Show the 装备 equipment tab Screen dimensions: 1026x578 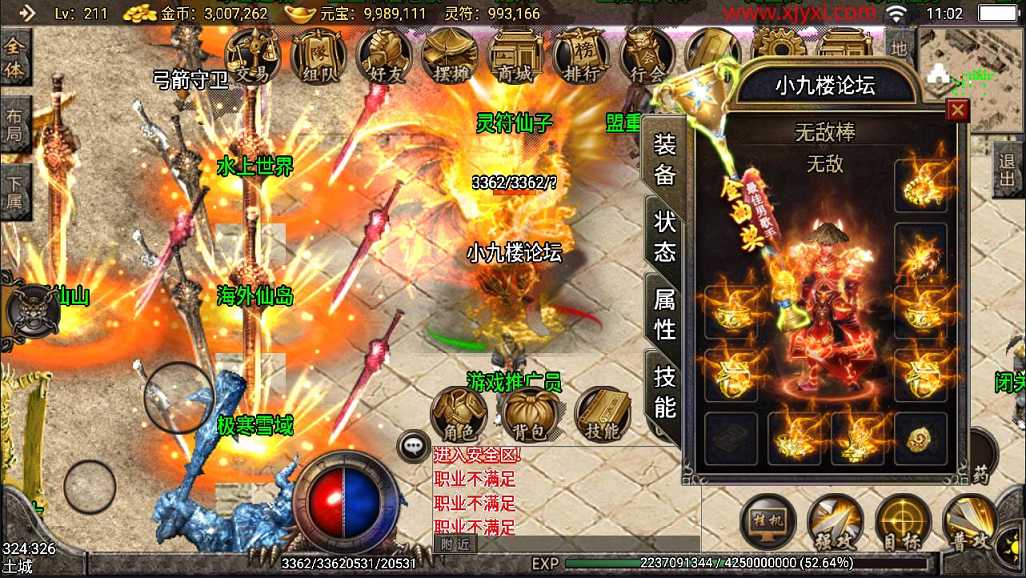[665, 160]
